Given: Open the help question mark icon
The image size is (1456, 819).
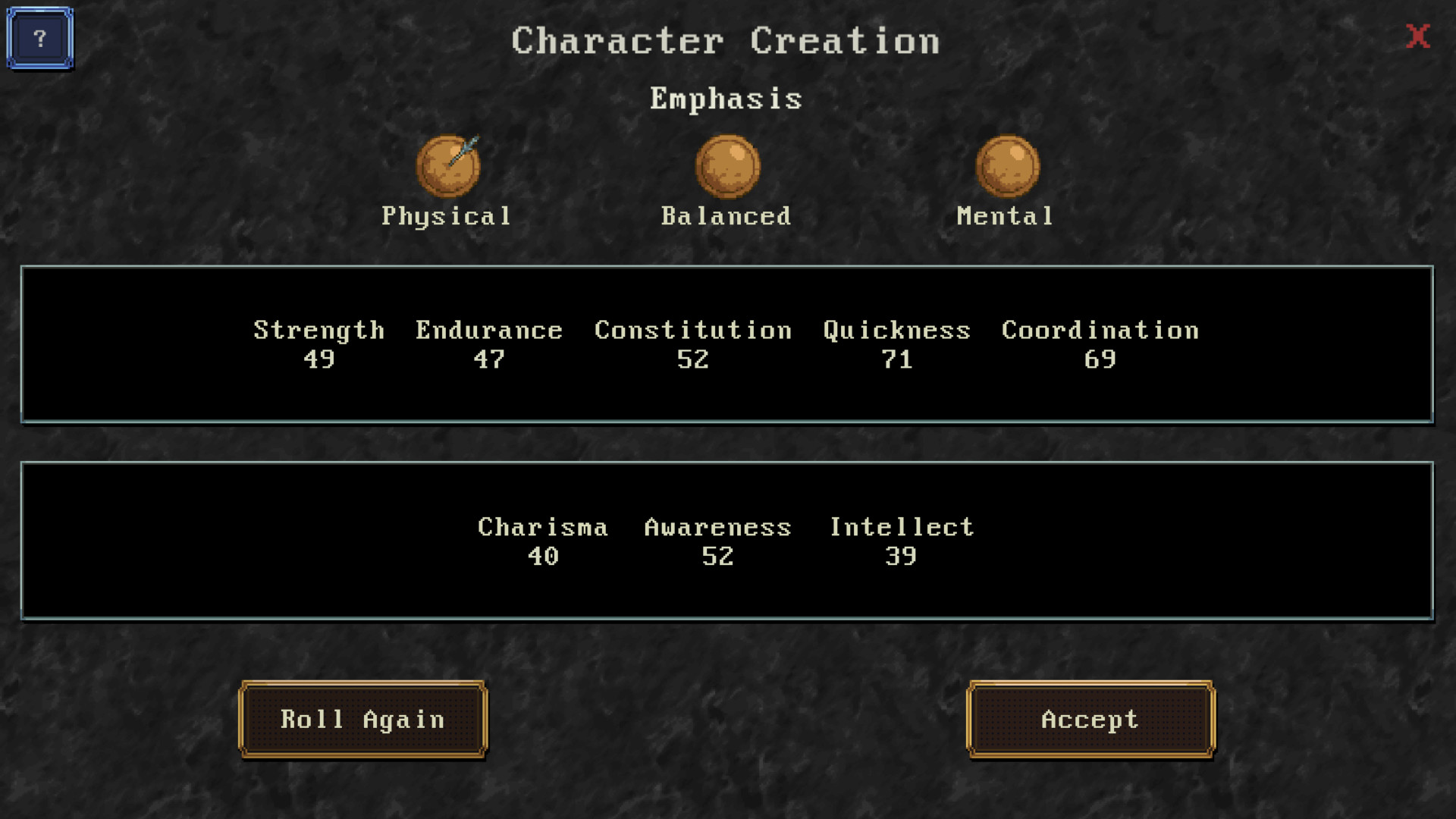Looking at the screenshot, I should [39, 39].
